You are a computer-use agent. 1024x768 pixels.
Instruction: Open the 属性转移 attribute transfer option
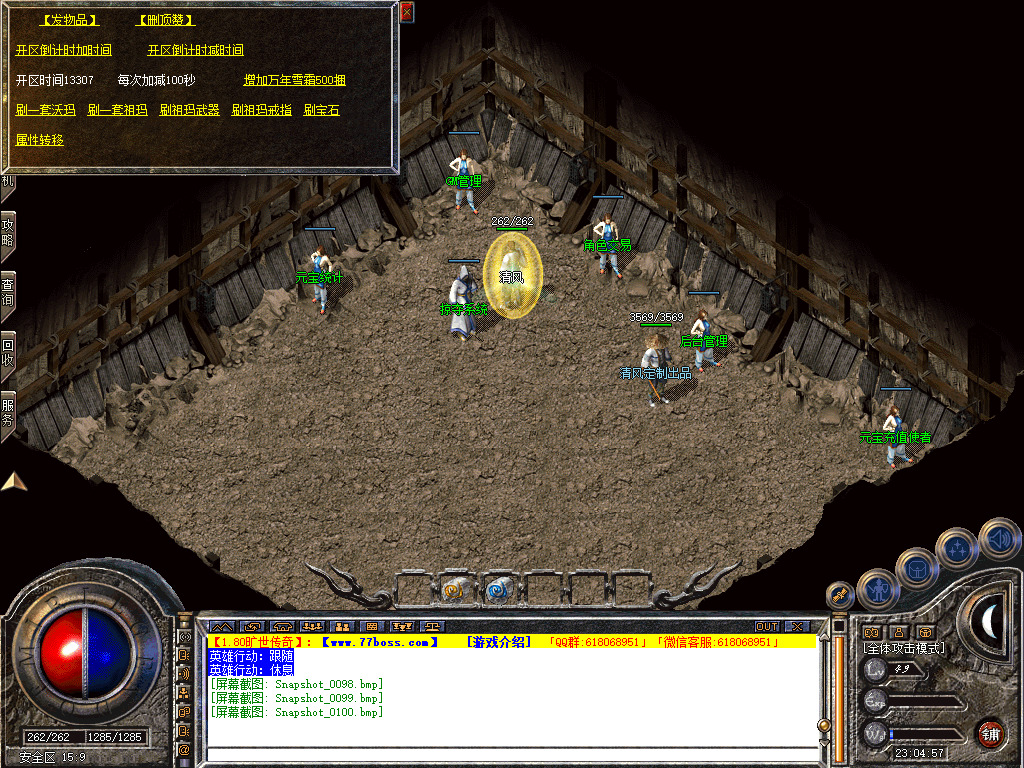pos(40,140)
